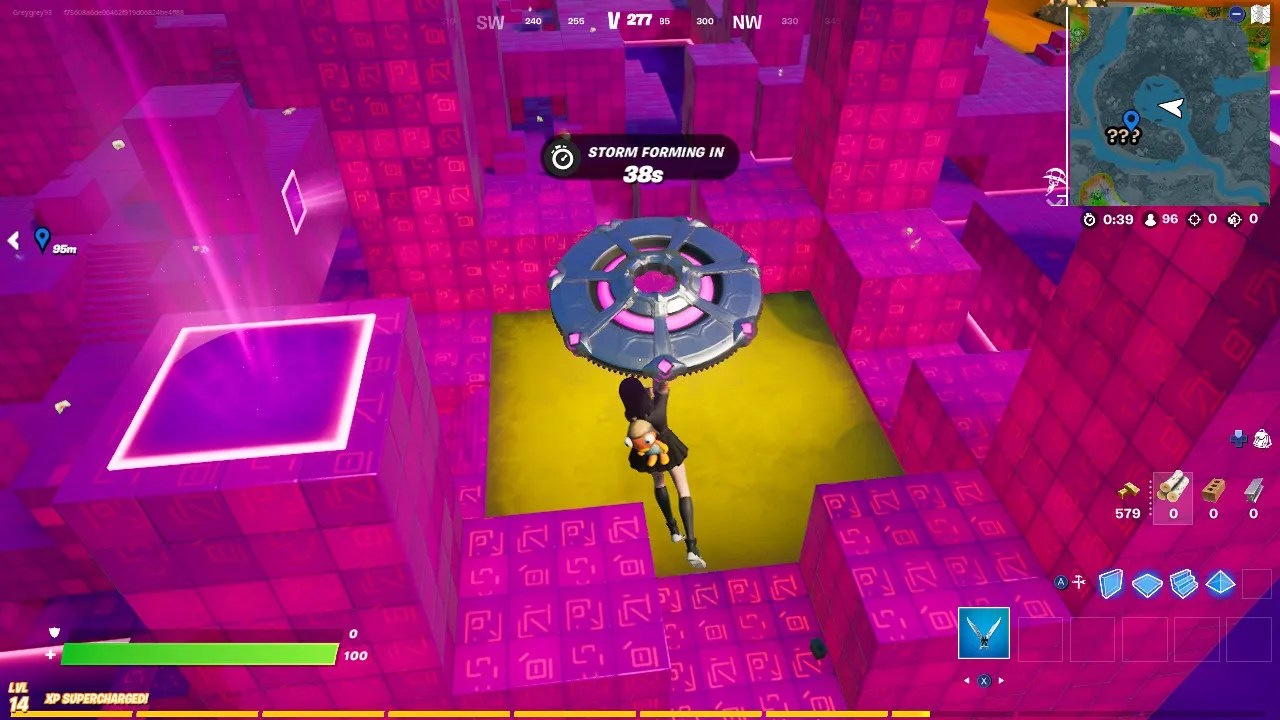Select the metal resource icon
The image size is (1280, 720).
[x=1253, y=492]
